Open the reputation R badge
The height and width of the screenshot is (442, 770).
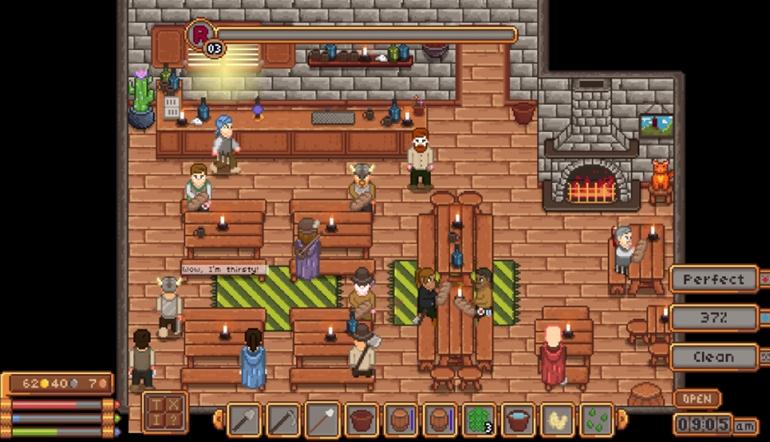tap(200, 35)
